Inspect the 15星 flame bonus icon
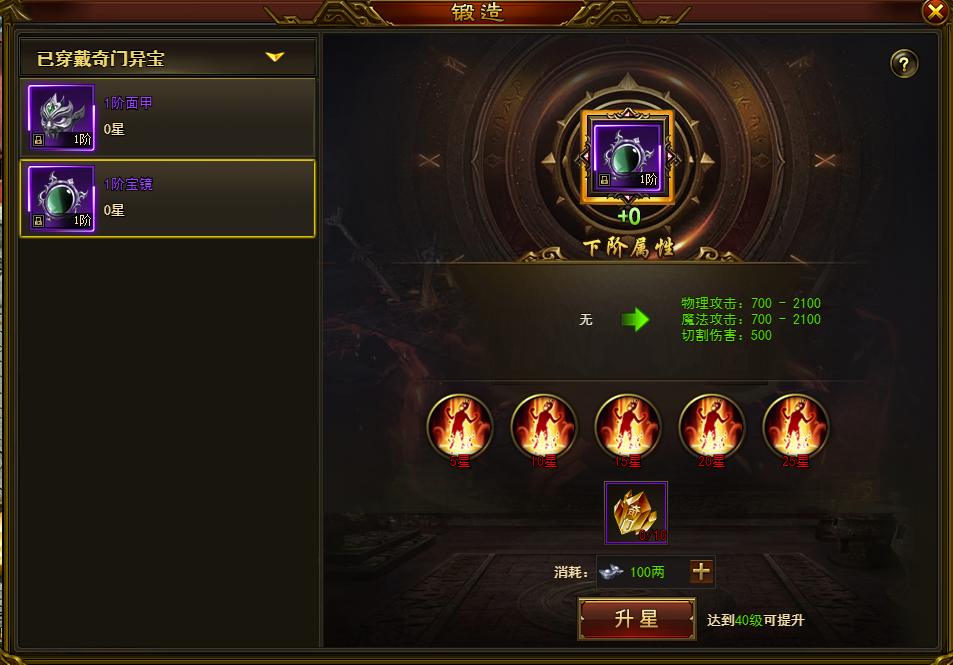The image size is (953, 665). pyautogui.click(x=628, y=426)
